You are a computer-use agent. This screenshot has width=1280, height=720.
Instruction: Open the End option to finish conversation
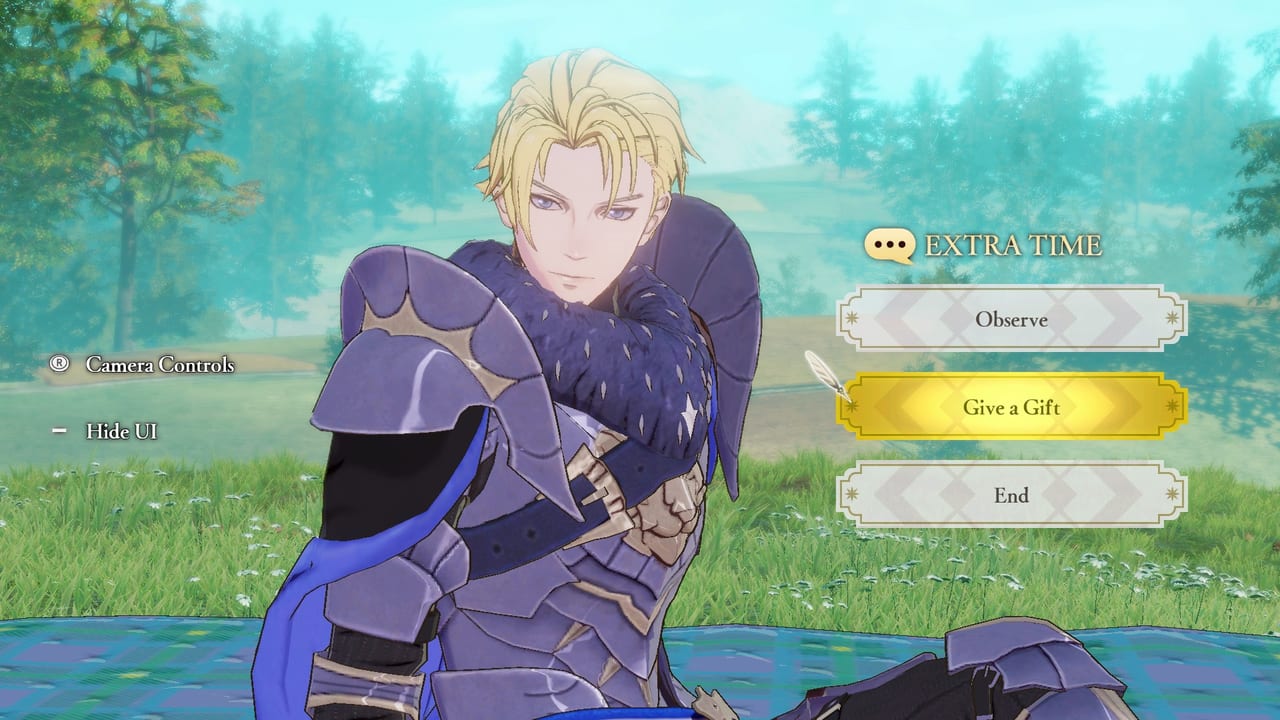(x=1011, y=496)
